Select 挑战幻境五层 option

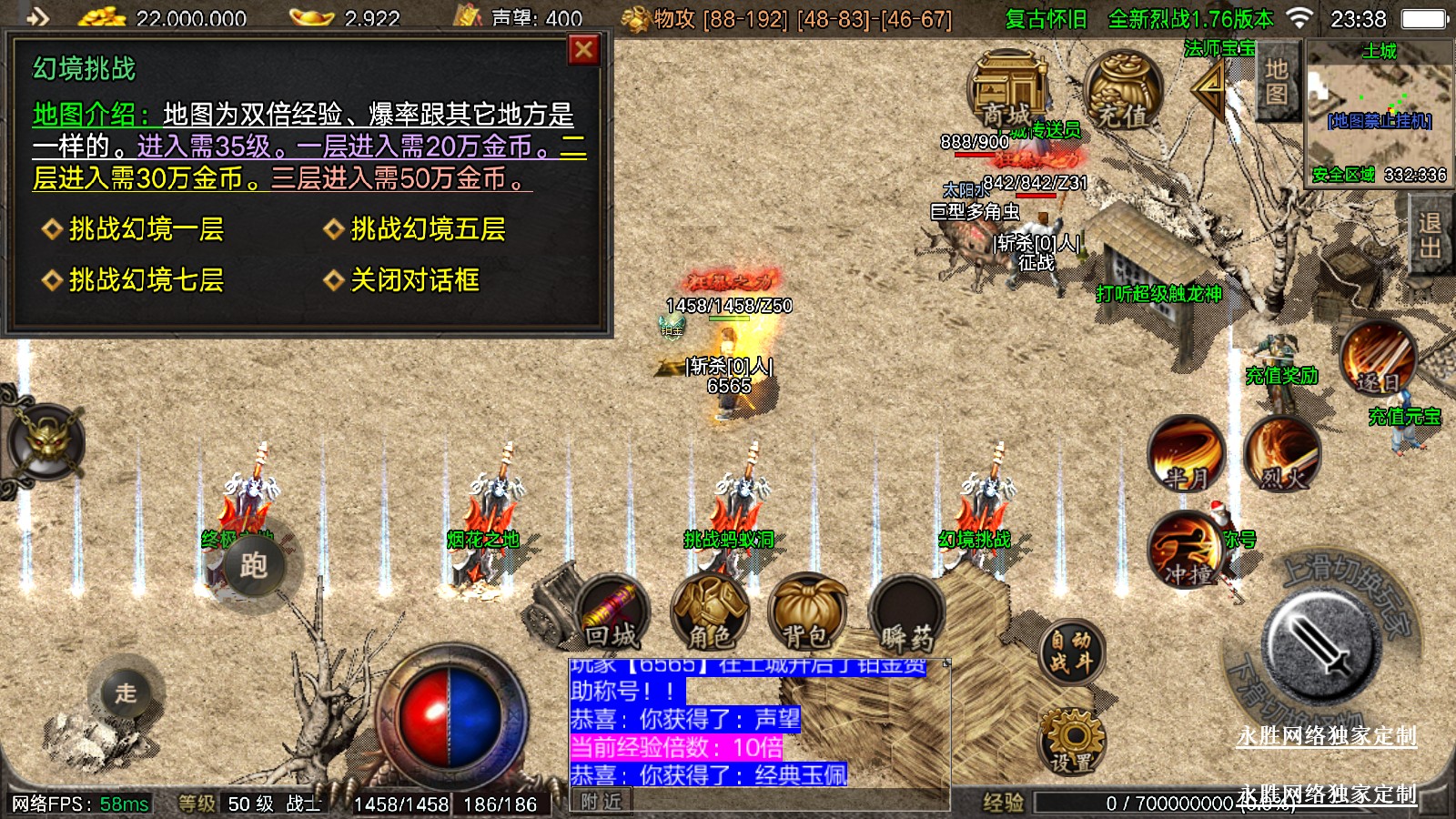[428, 229]
